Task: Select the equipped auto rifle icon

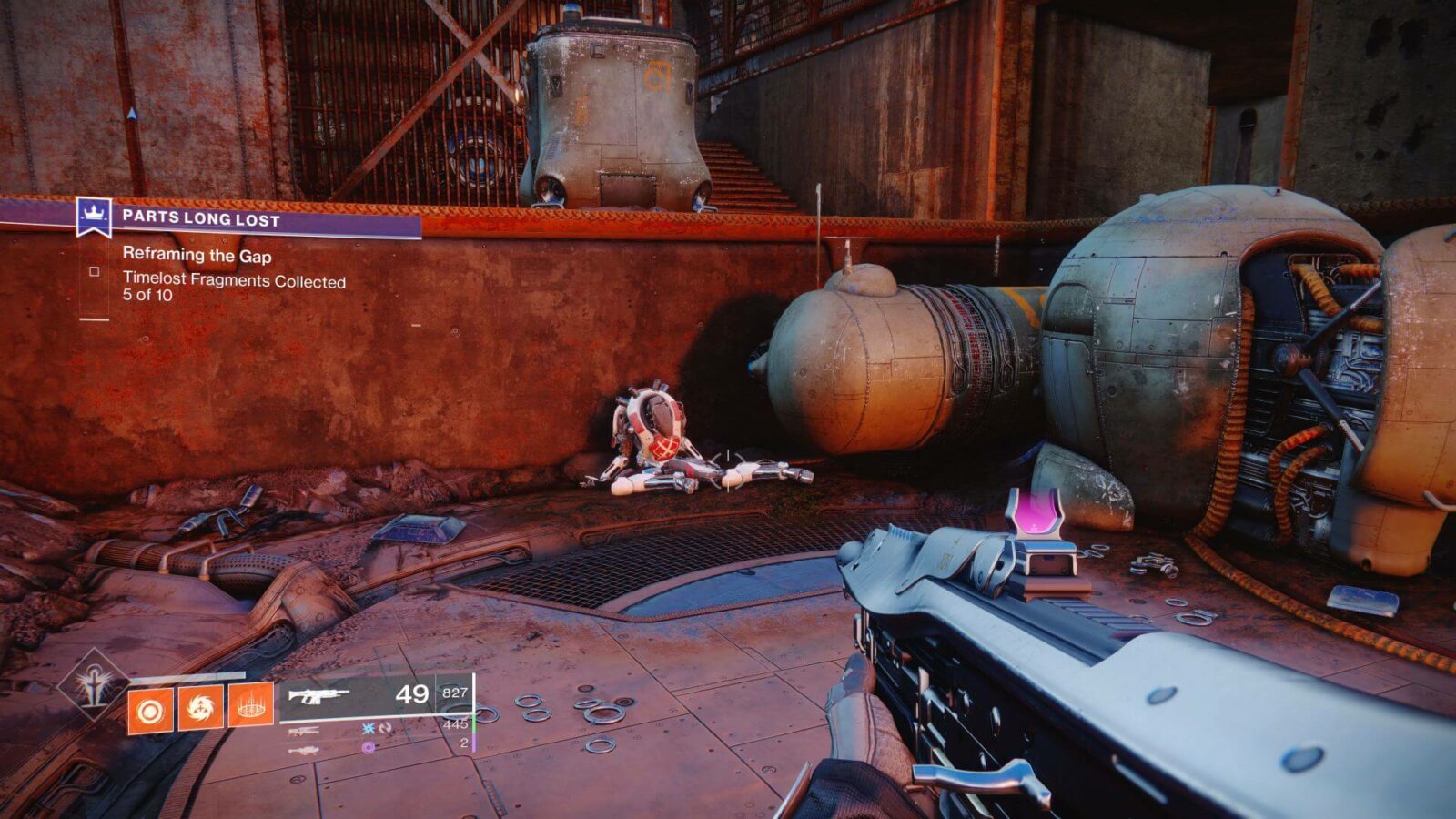Action: tap(318, 694)
